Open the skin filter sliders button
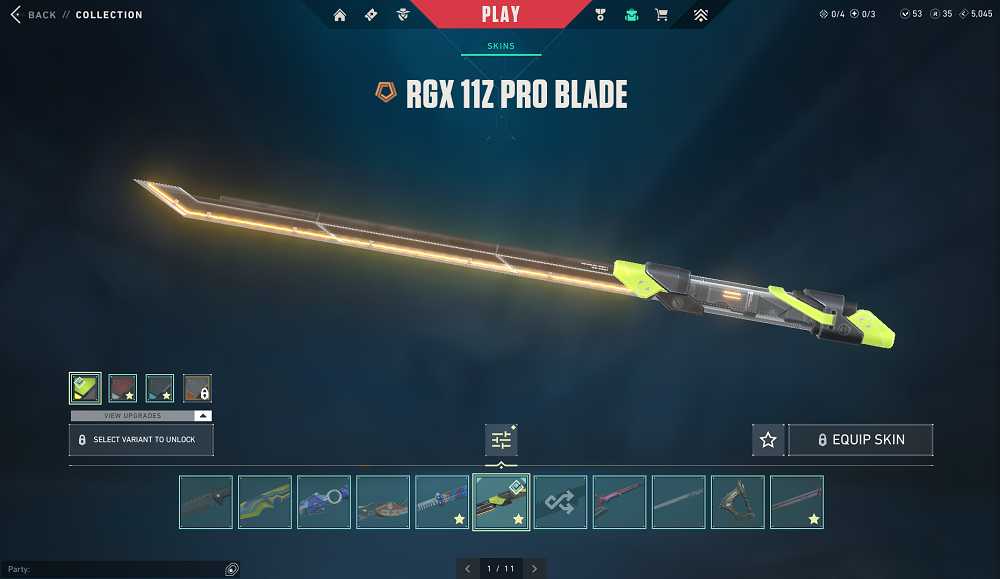Image resolution: width=1000 pixels, height=579 pixels. pyautogui.click(x=501, y=439)
